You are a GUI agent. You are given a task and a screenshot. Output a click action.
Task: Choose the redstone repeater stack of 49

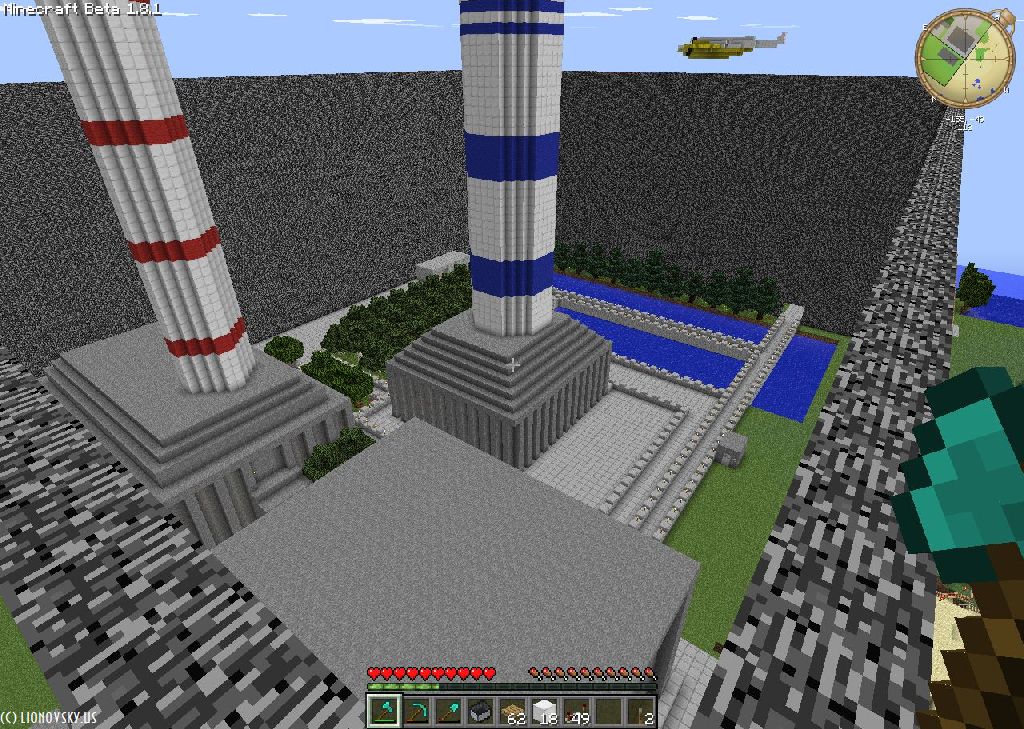(x=576, y=711)
